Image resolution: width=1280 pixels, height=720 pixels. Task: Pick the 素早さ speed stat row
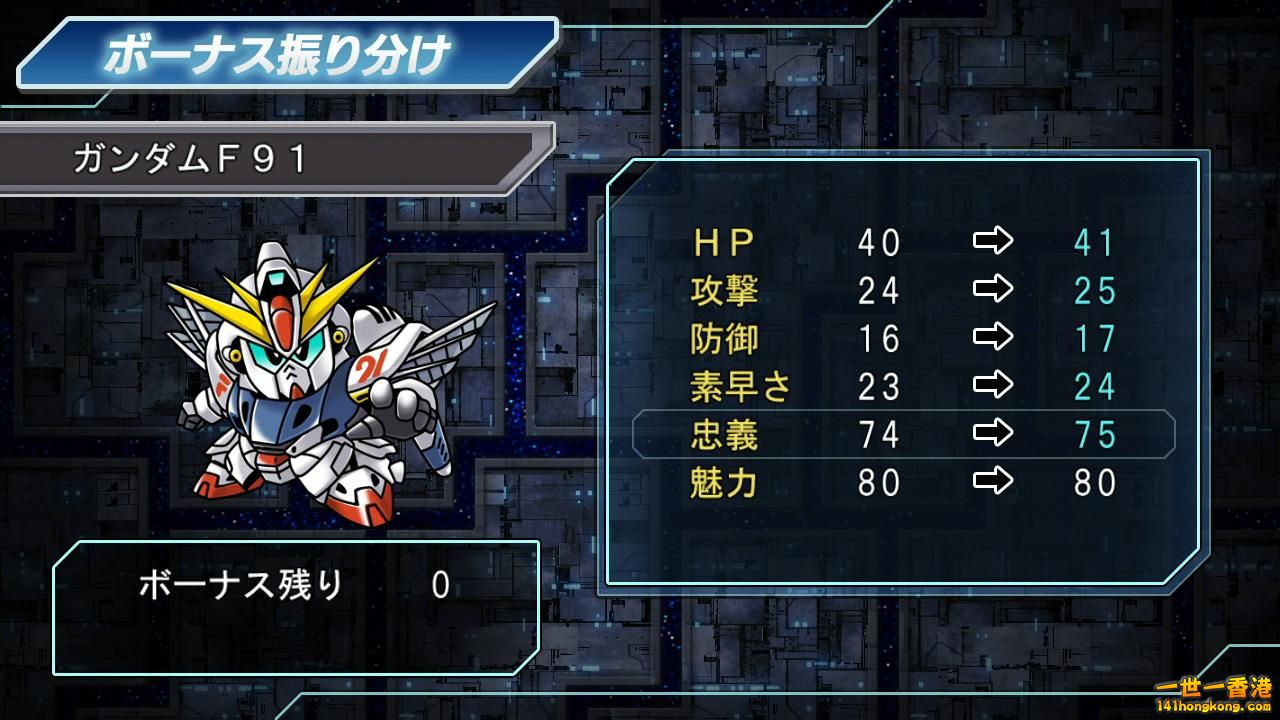tap(903, 387)
